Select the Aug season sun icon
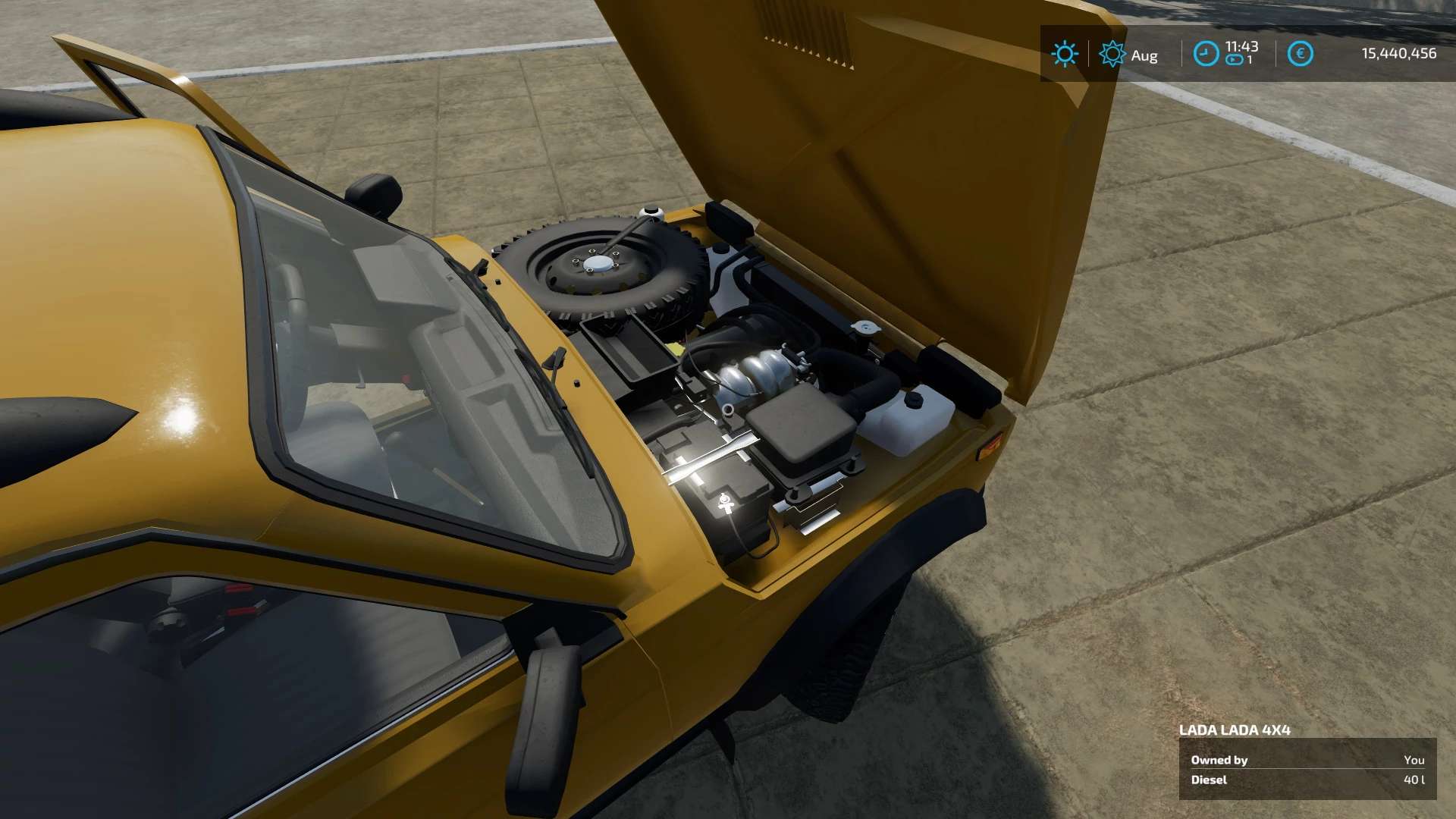 click(x=1112, y=54)
